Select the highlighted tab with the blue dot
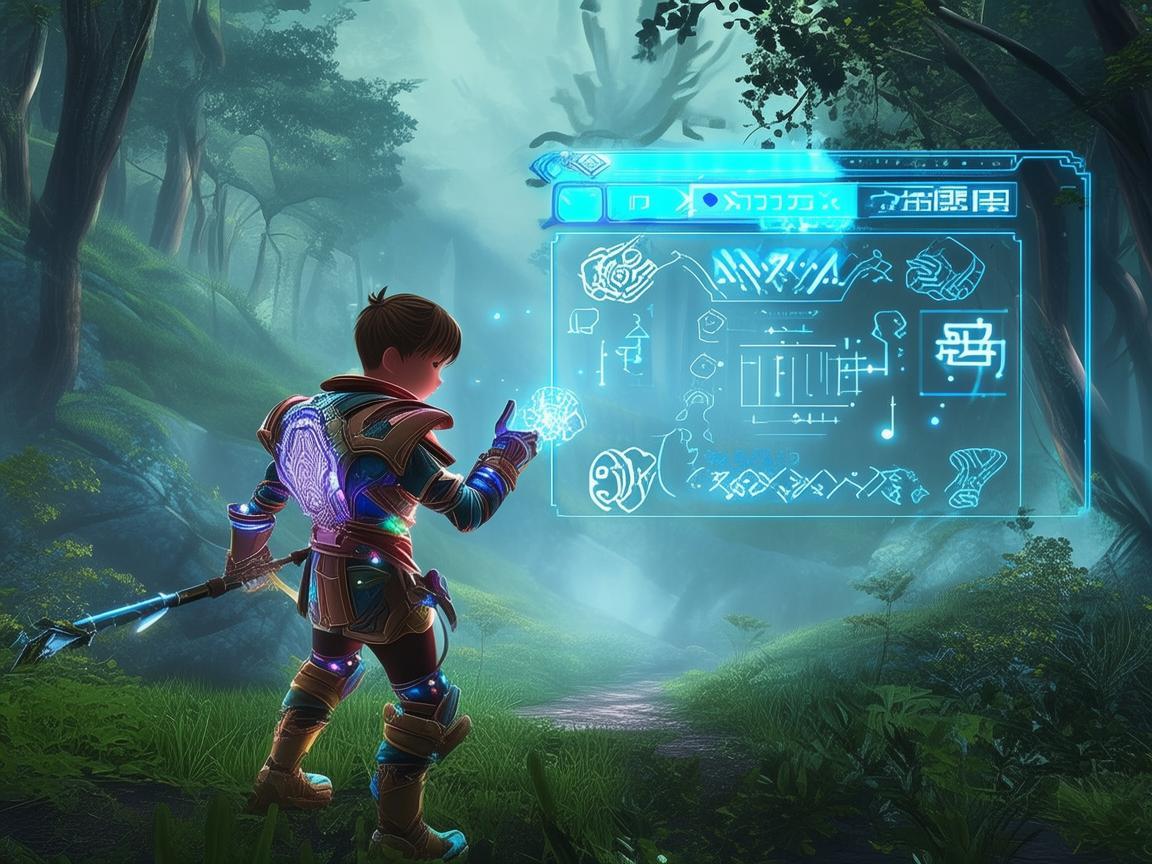This screenshot has width=1152, height=864. tap(773, 201)
